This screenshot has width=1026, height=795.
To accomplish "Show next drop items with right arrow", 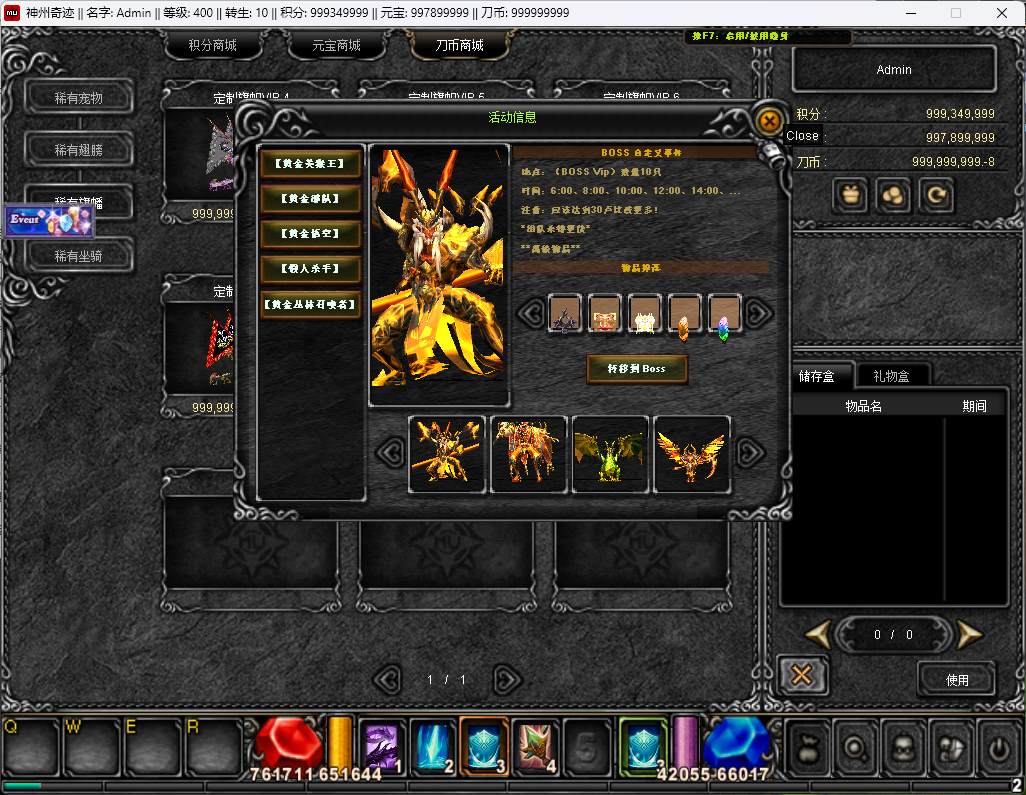I will click(x=759, y=313).
